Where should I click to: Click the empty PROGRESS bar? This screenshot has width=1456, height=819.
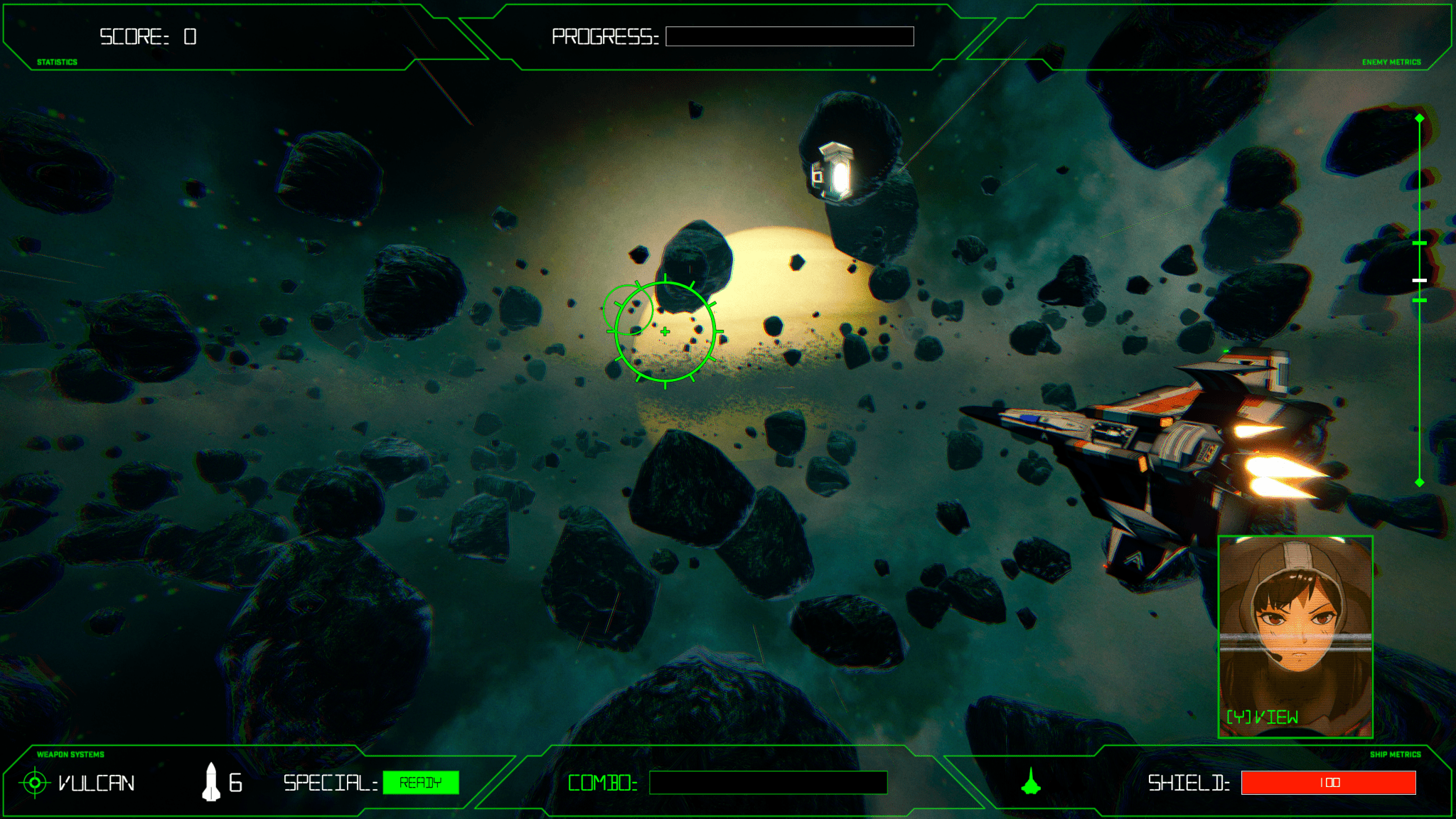click(789, 37)
